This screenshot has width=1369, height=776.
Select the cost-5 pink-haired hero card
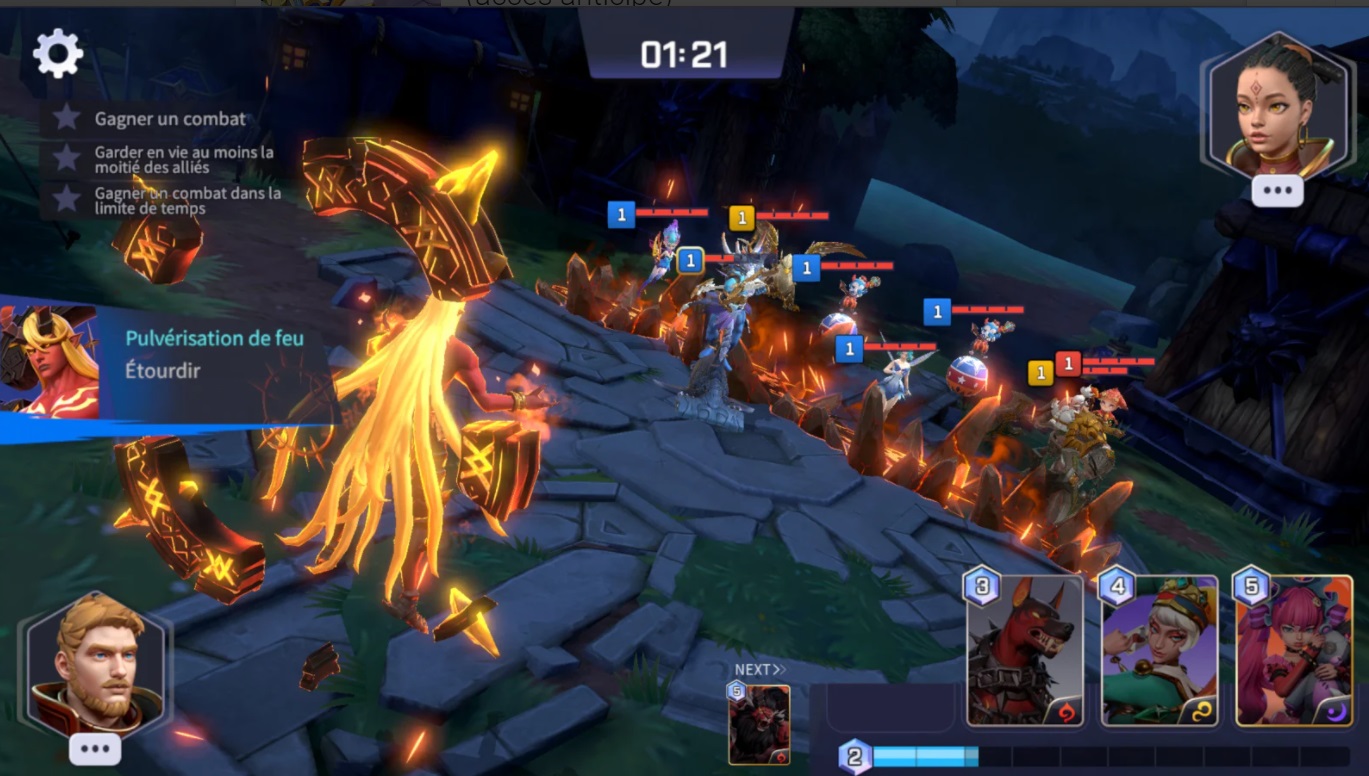coord(1295,650)
